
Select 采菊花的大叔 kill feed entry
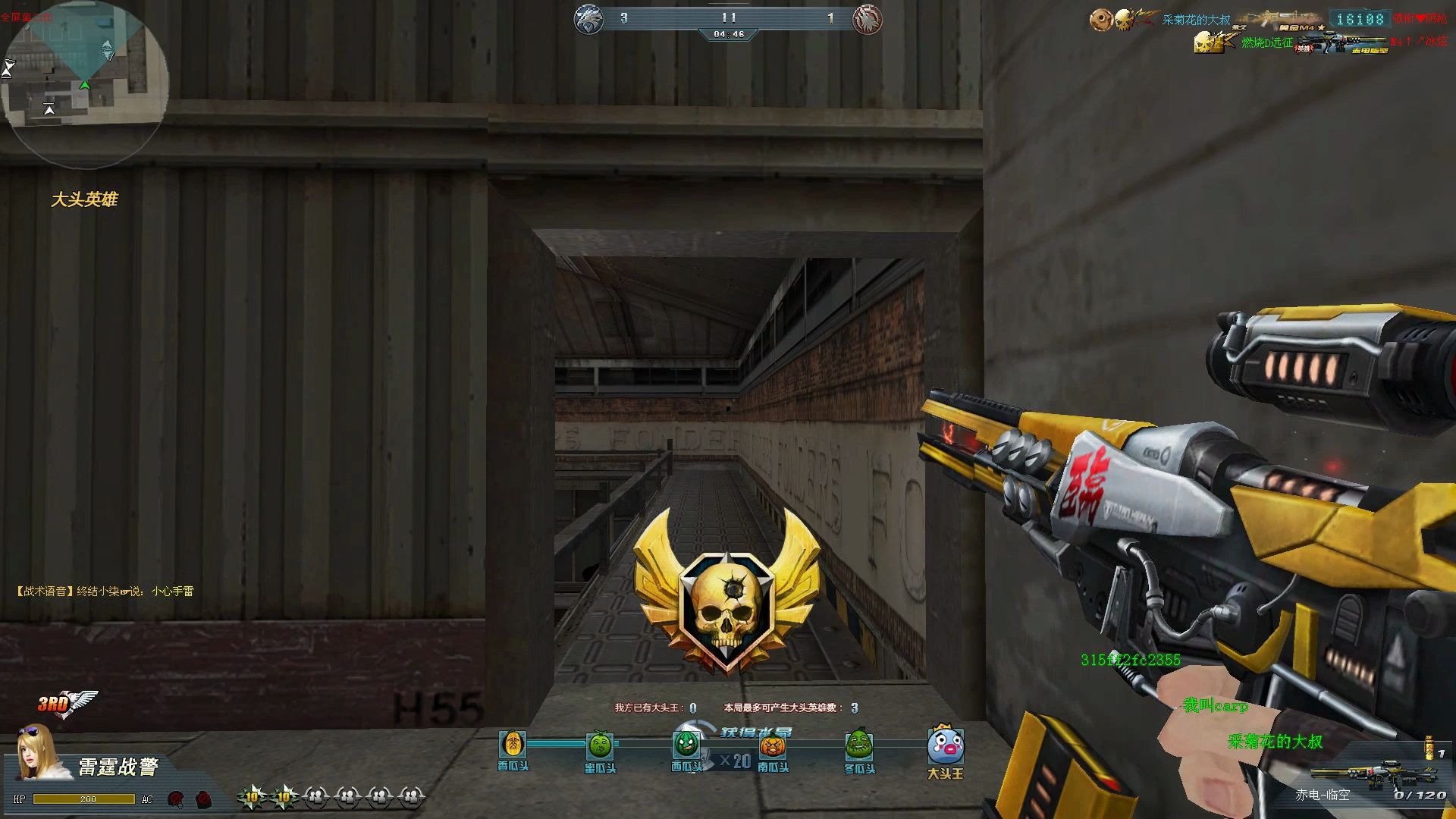(1196, 20)
